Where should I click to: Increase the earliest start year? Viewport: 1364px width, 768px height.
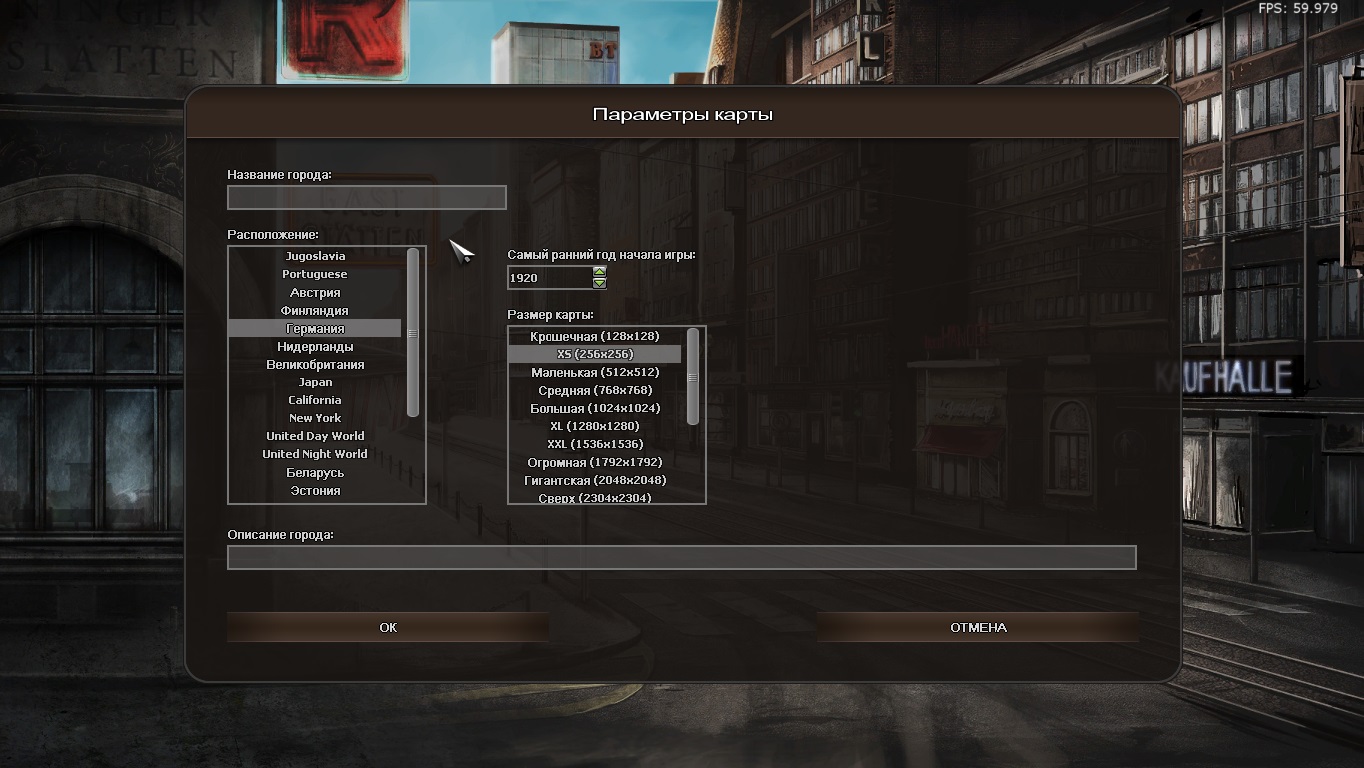coord(600,271)
